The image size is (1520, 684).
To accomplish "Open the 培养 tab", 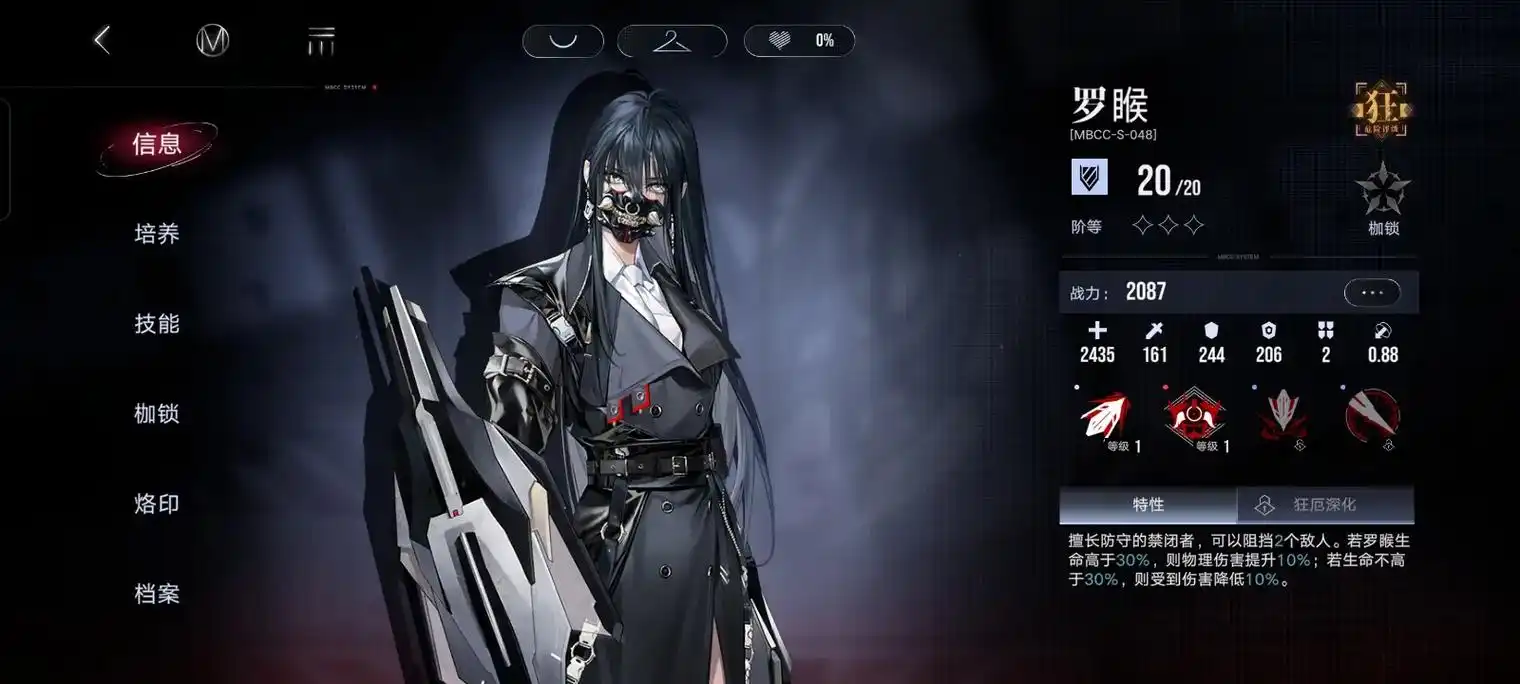I will pyautogui.click(x=157, y=234).
